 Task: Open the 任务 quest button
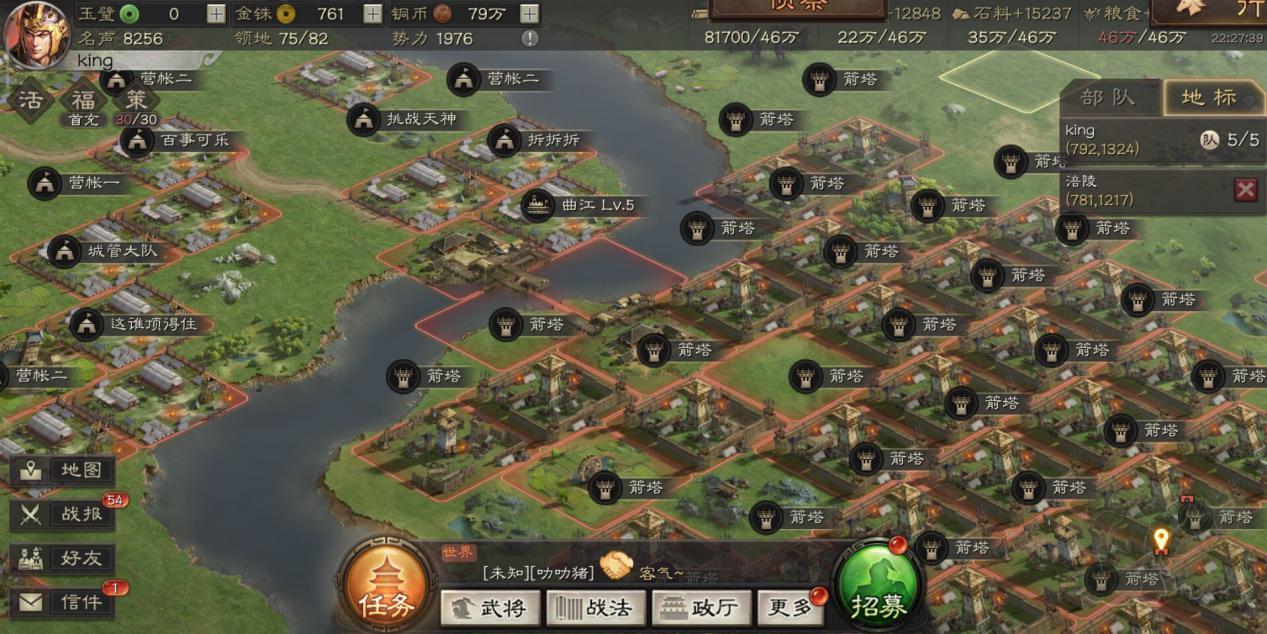point(386,591)
